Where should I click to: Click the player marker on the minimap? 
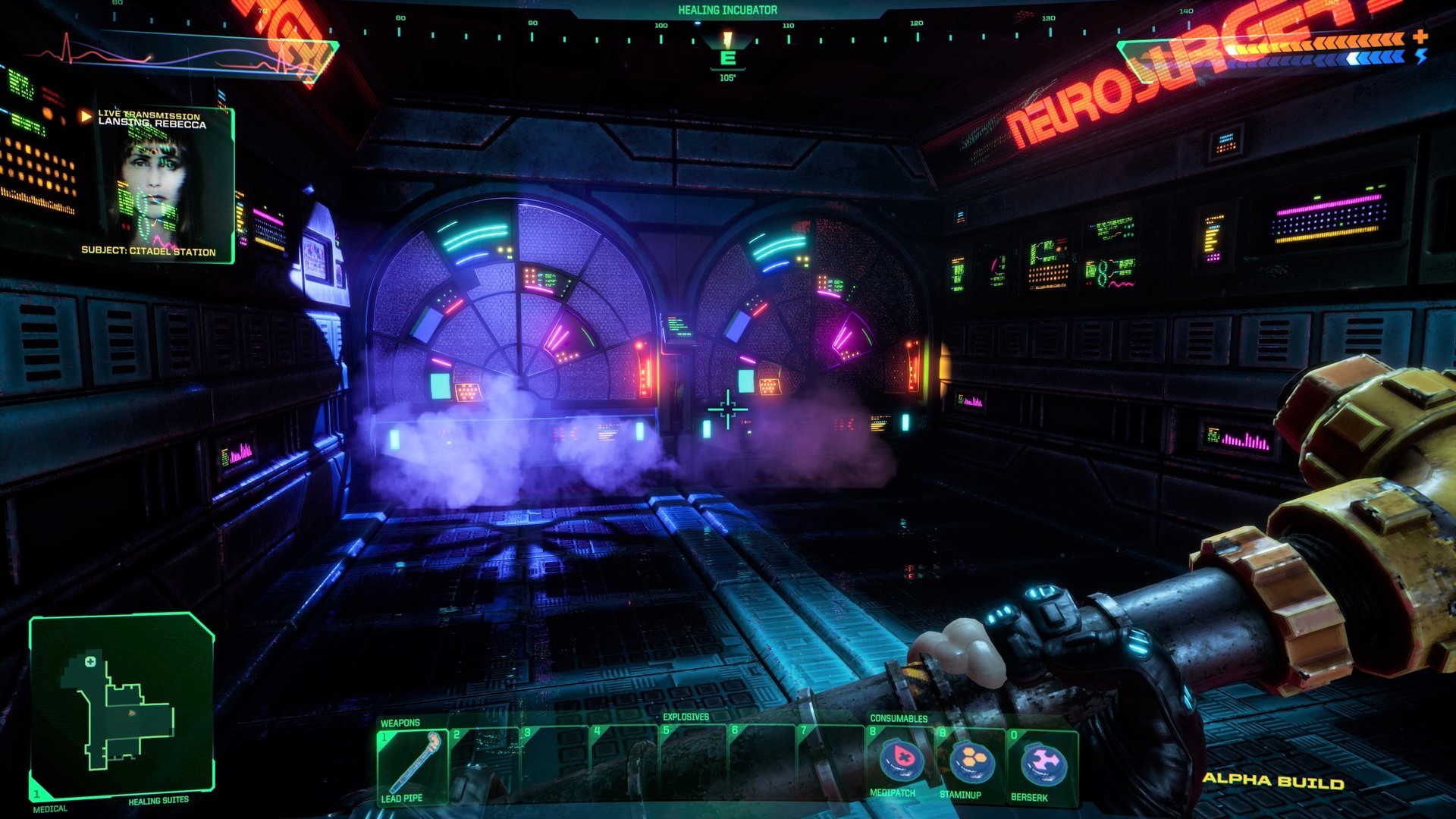(131, 714)
